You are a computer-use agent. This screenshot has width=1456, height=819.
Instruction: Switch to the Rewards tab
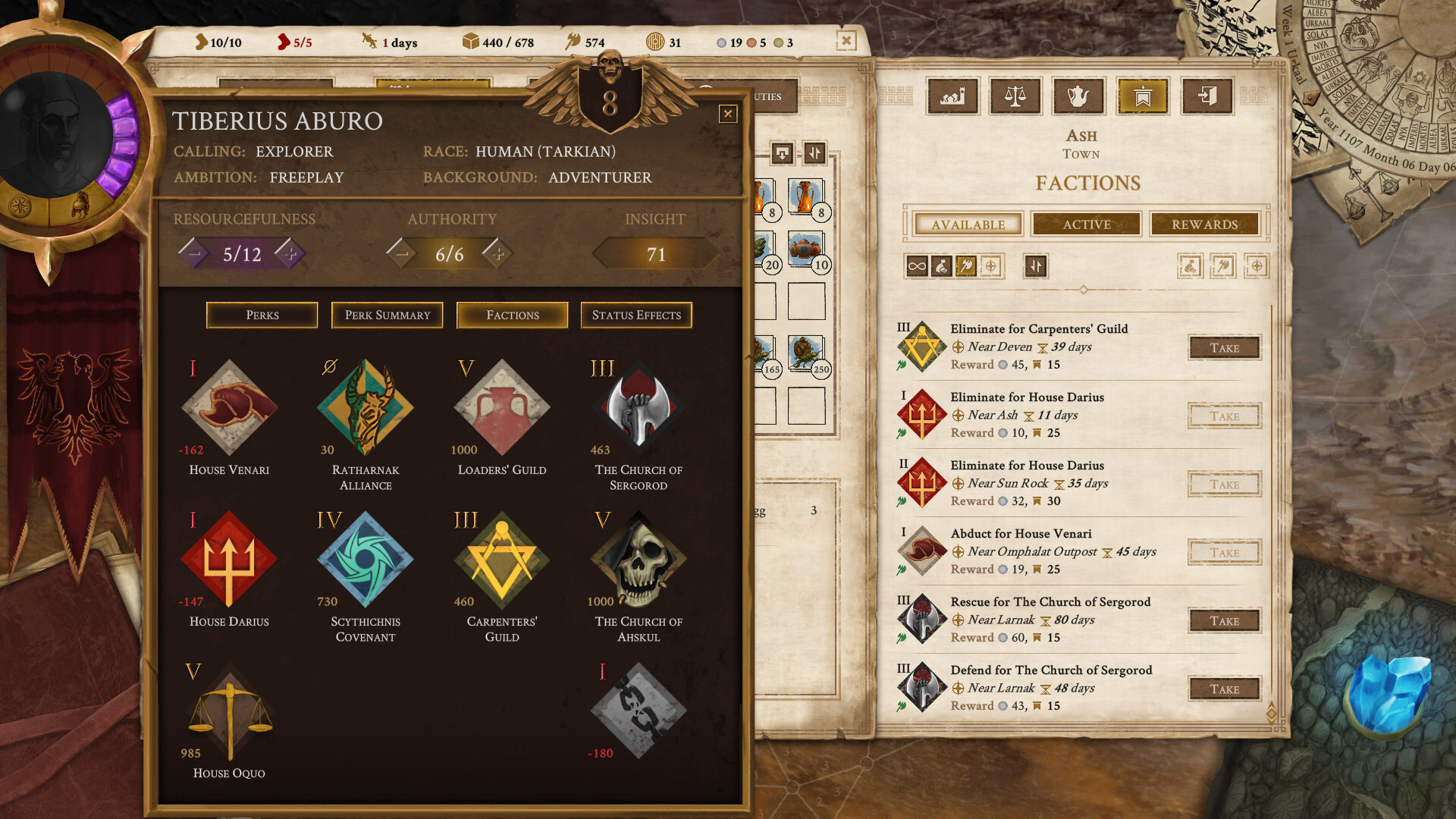[x=1205, y=224]
